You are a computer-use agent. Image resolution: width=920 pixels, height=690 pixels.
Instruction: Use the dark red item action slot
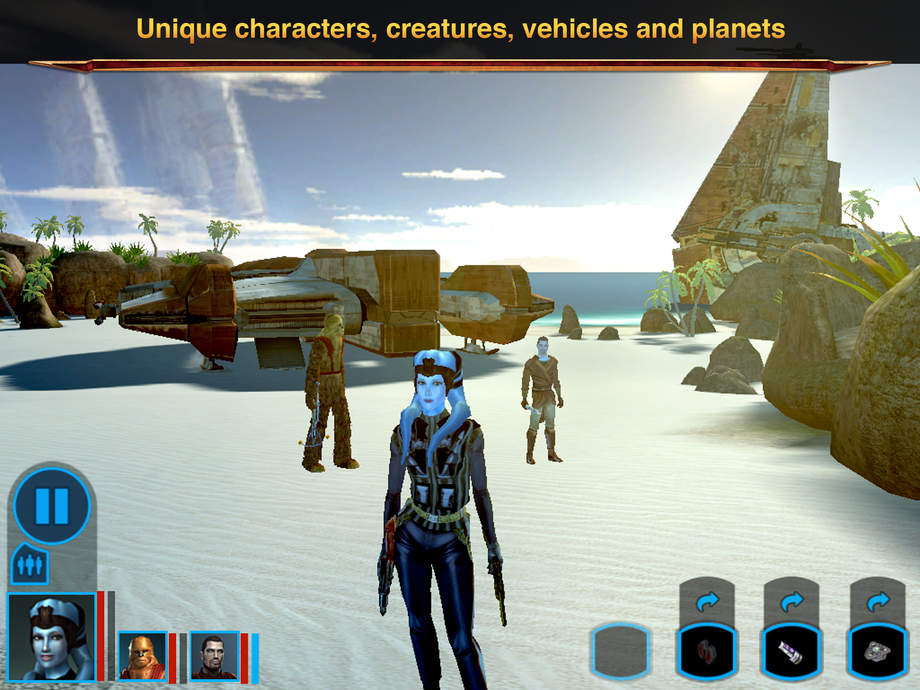coord(706,652)
